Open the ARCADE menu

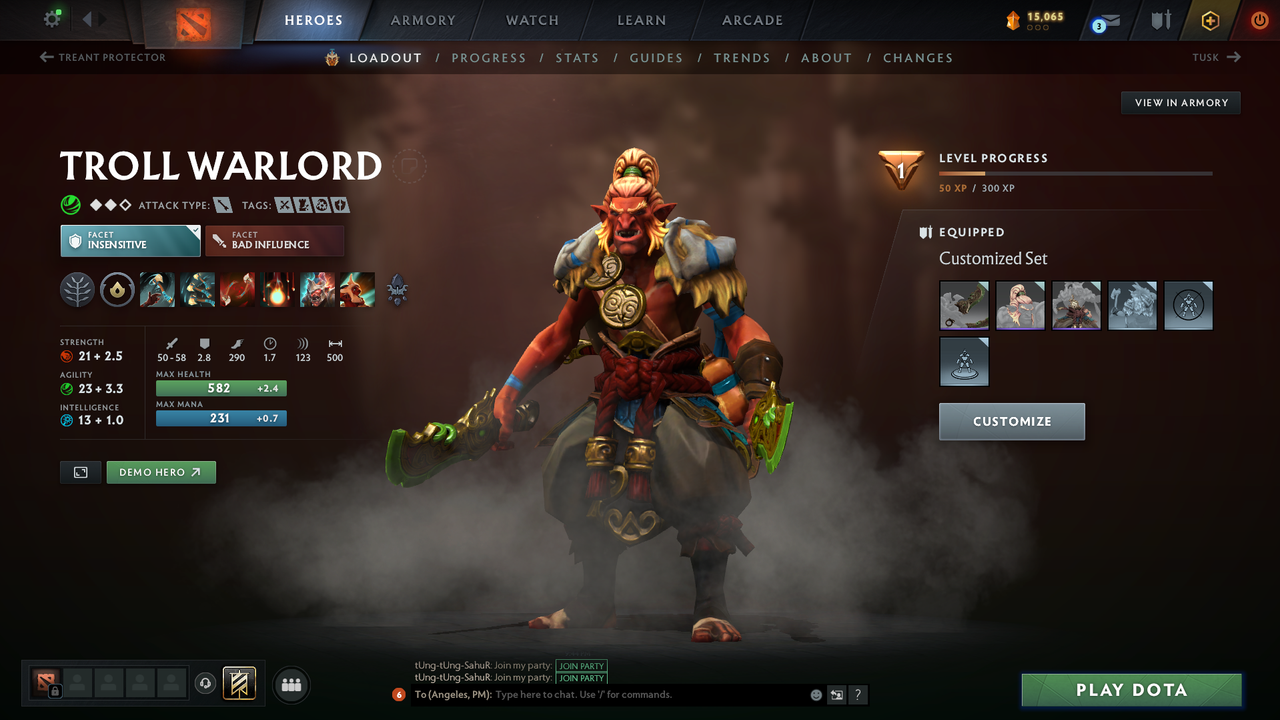tap(751, 20)
